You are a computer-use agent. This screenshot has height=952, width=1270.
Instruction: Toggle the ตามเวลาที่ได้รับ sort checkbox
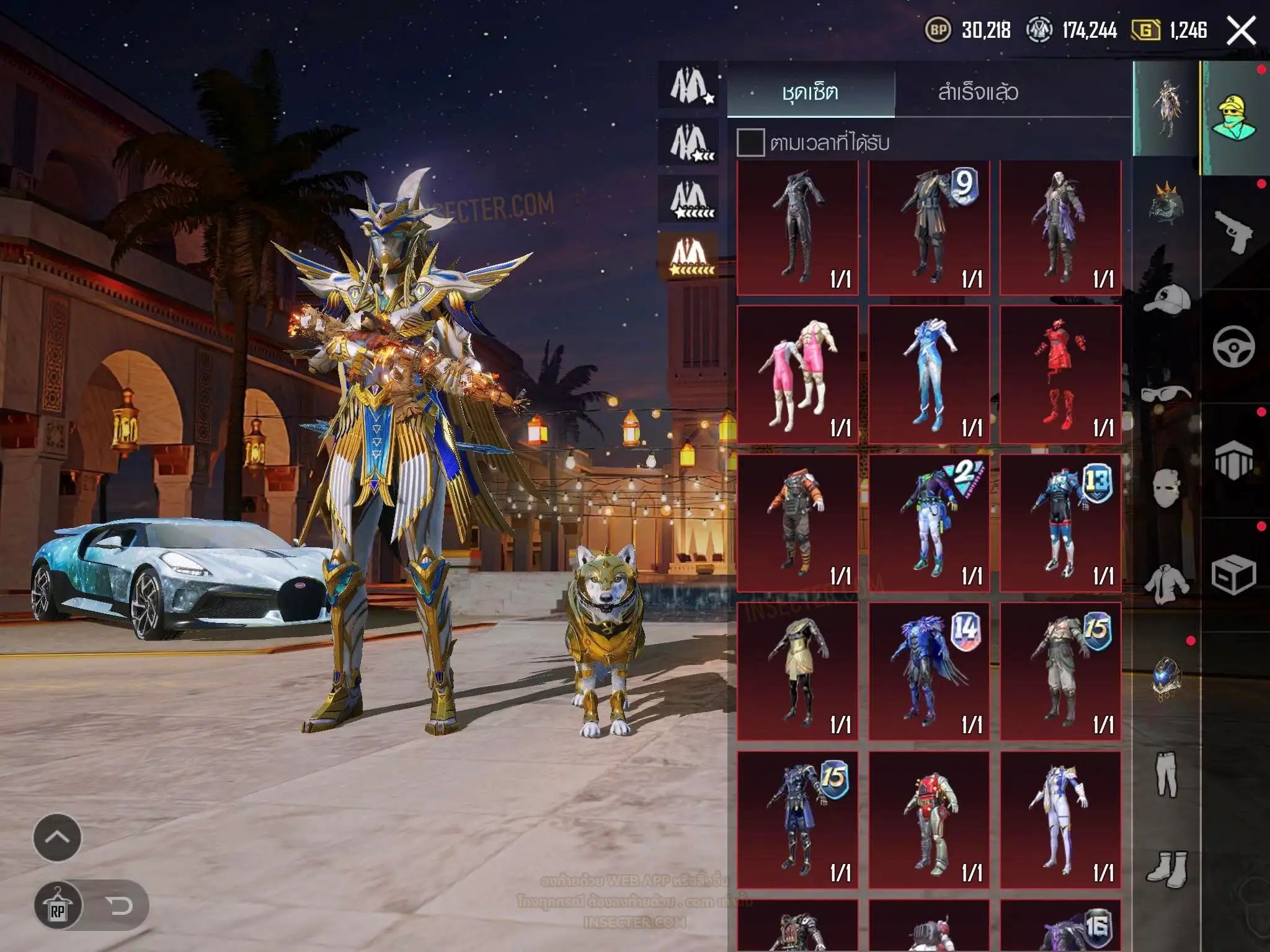pyautogui.click(x=750, y=143)
